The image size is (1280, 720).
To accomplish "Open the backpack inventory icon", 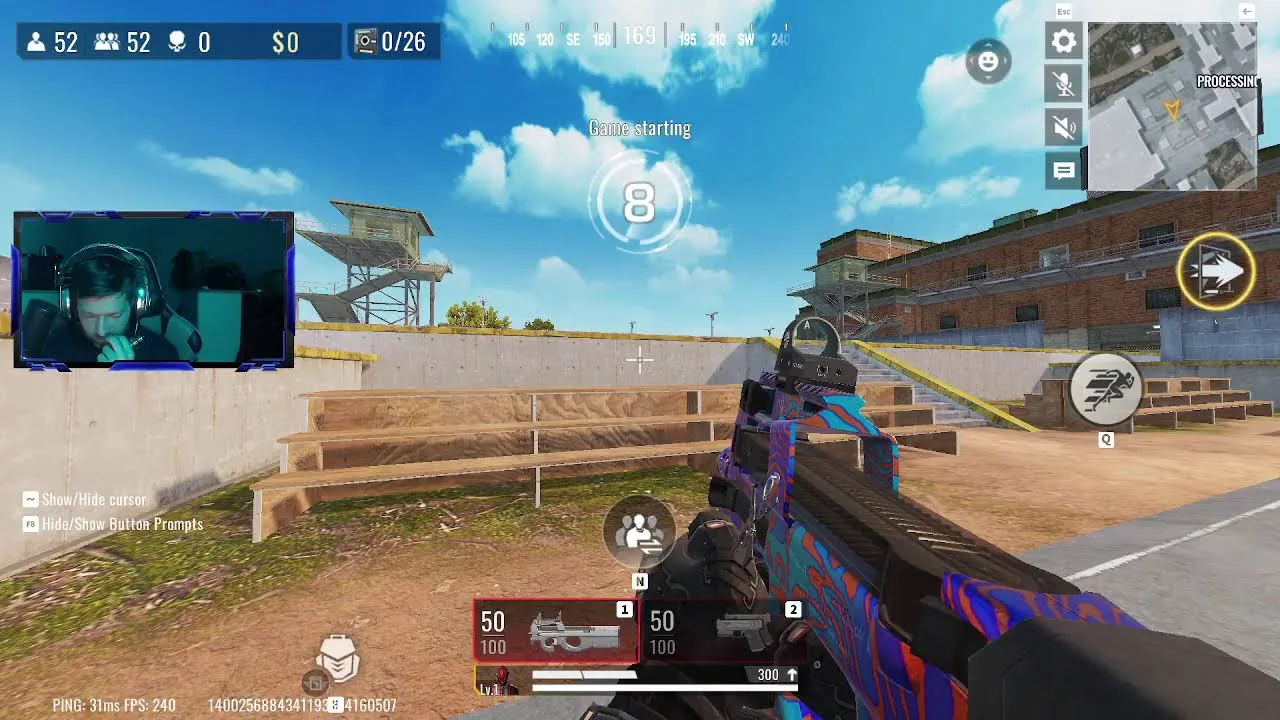I will pyautogui.click(x=337, y=658).
